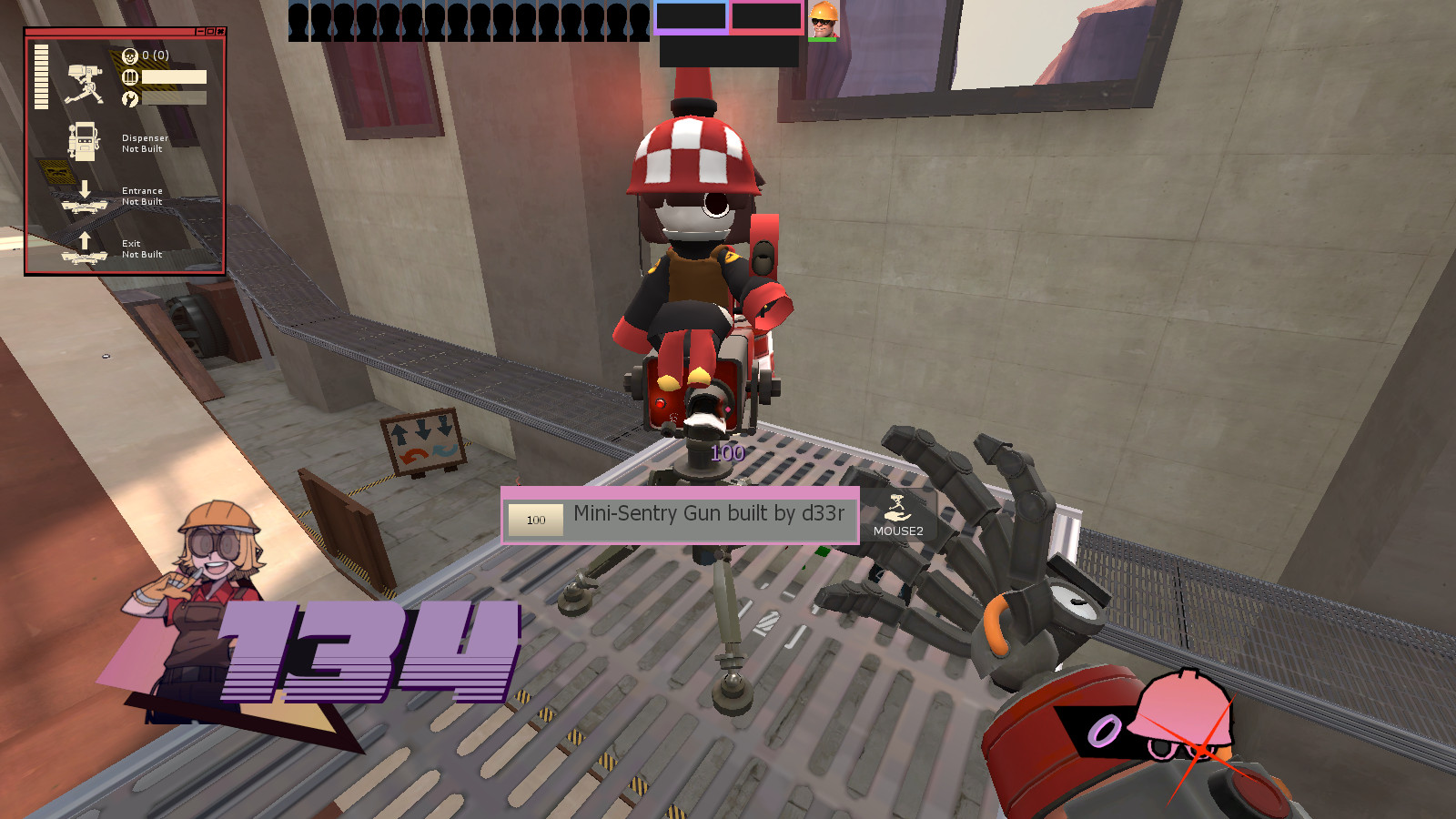Click the metal wrench icon in the build panel
Image resolution: width=1456 pixels, height=819 pixels.
point(130,97)
